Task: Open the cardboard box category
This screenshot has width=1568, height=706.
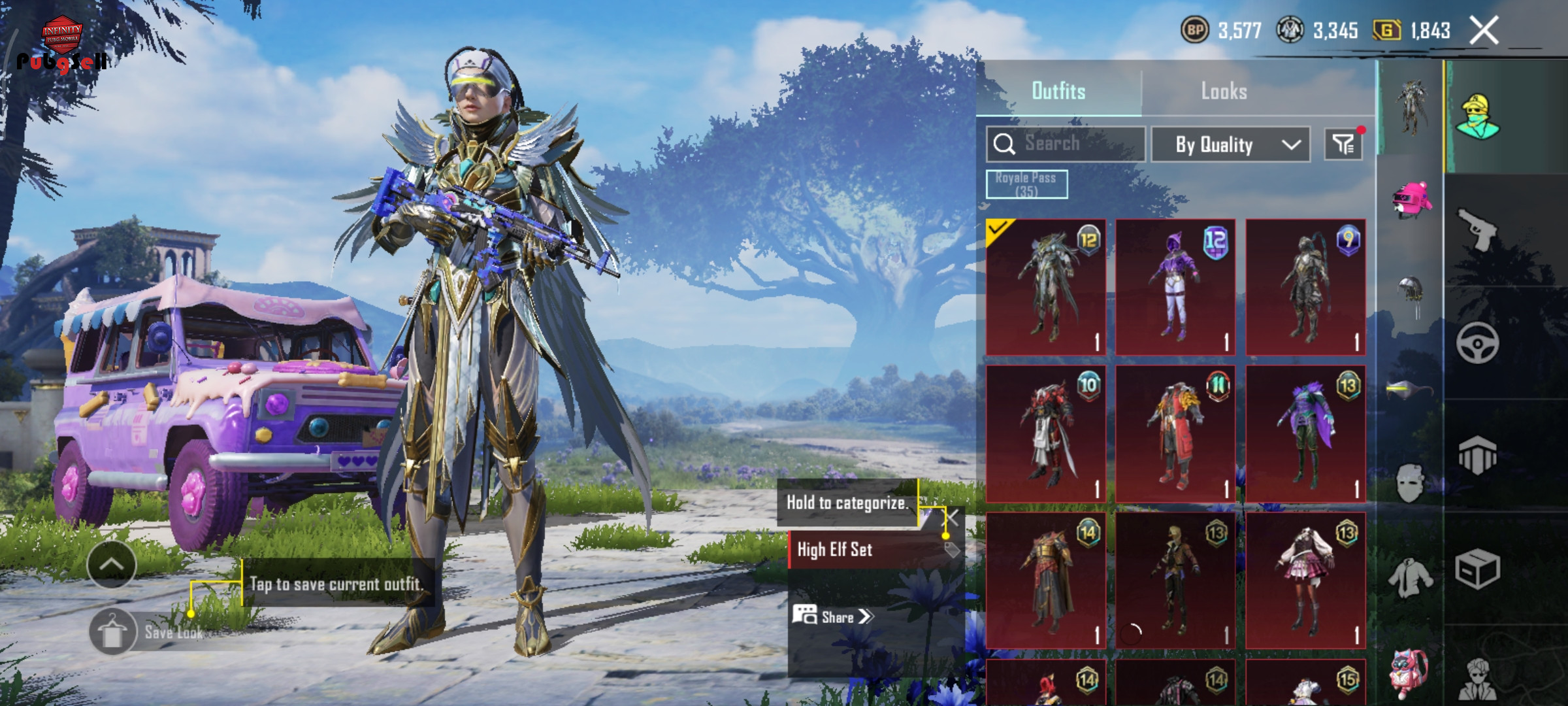Action: click(x=1477, y=569)
